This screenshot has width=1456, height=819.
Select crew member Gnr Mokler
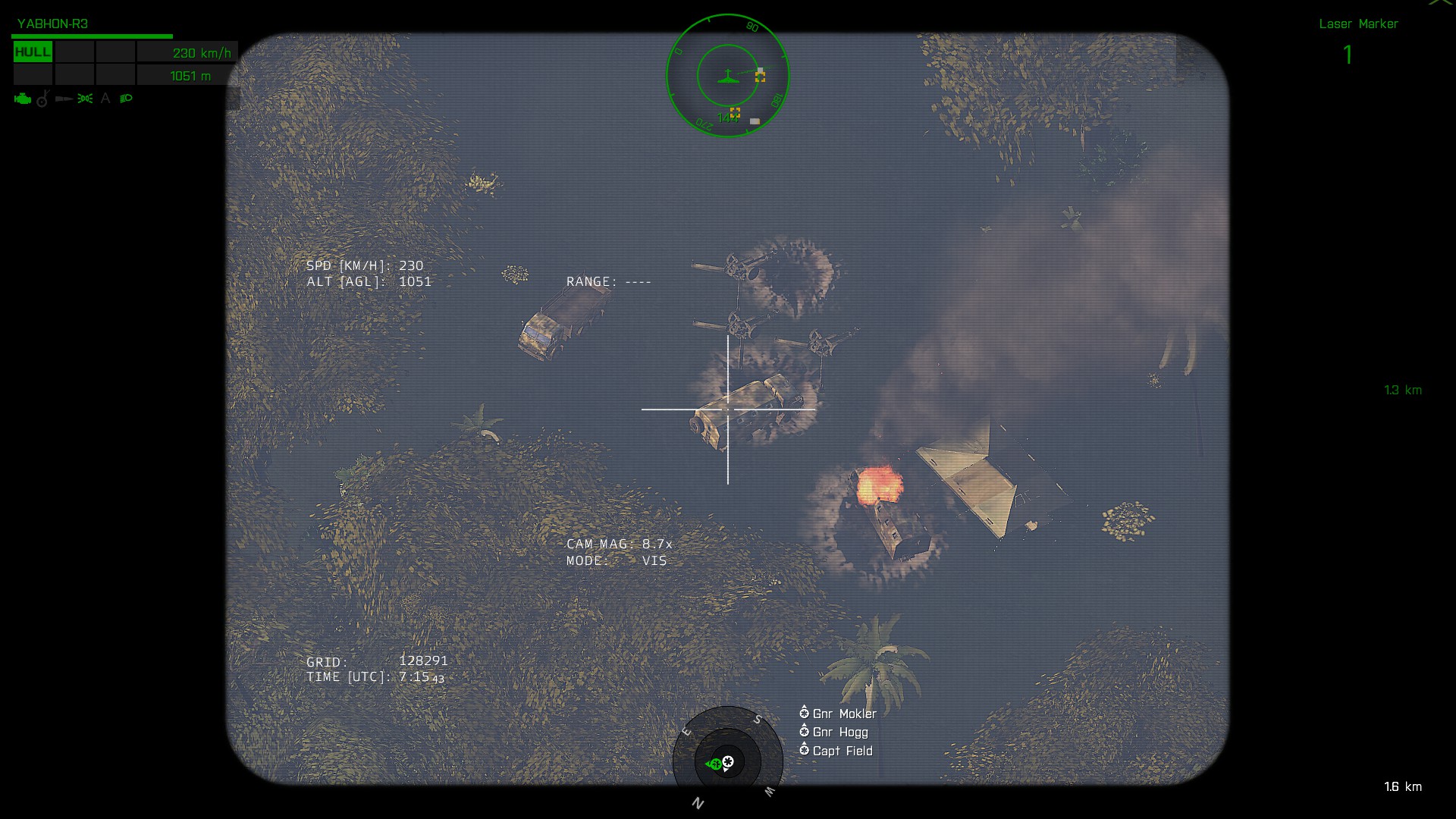(x=844, y=714)
